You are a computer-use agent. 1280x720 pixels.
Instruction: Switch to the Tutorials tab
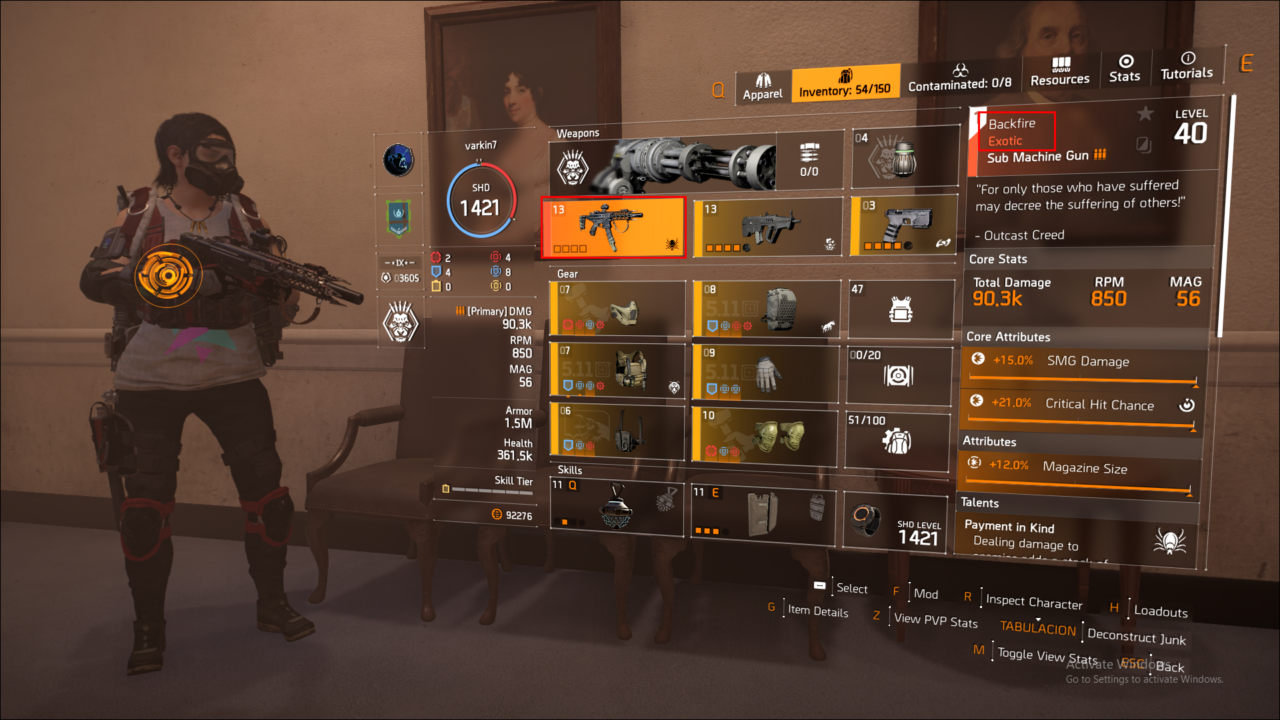coord(1187,66)
